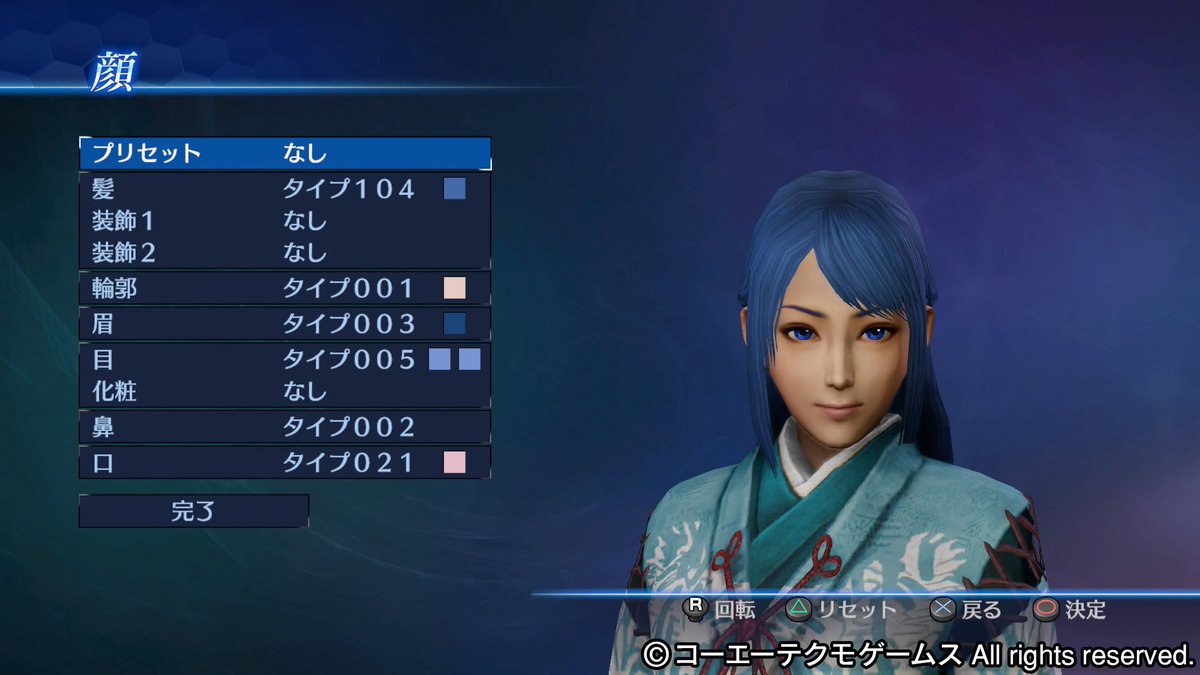Click the blue hair color swatch
The image size is (1200, 675).
tap(455, 188)
